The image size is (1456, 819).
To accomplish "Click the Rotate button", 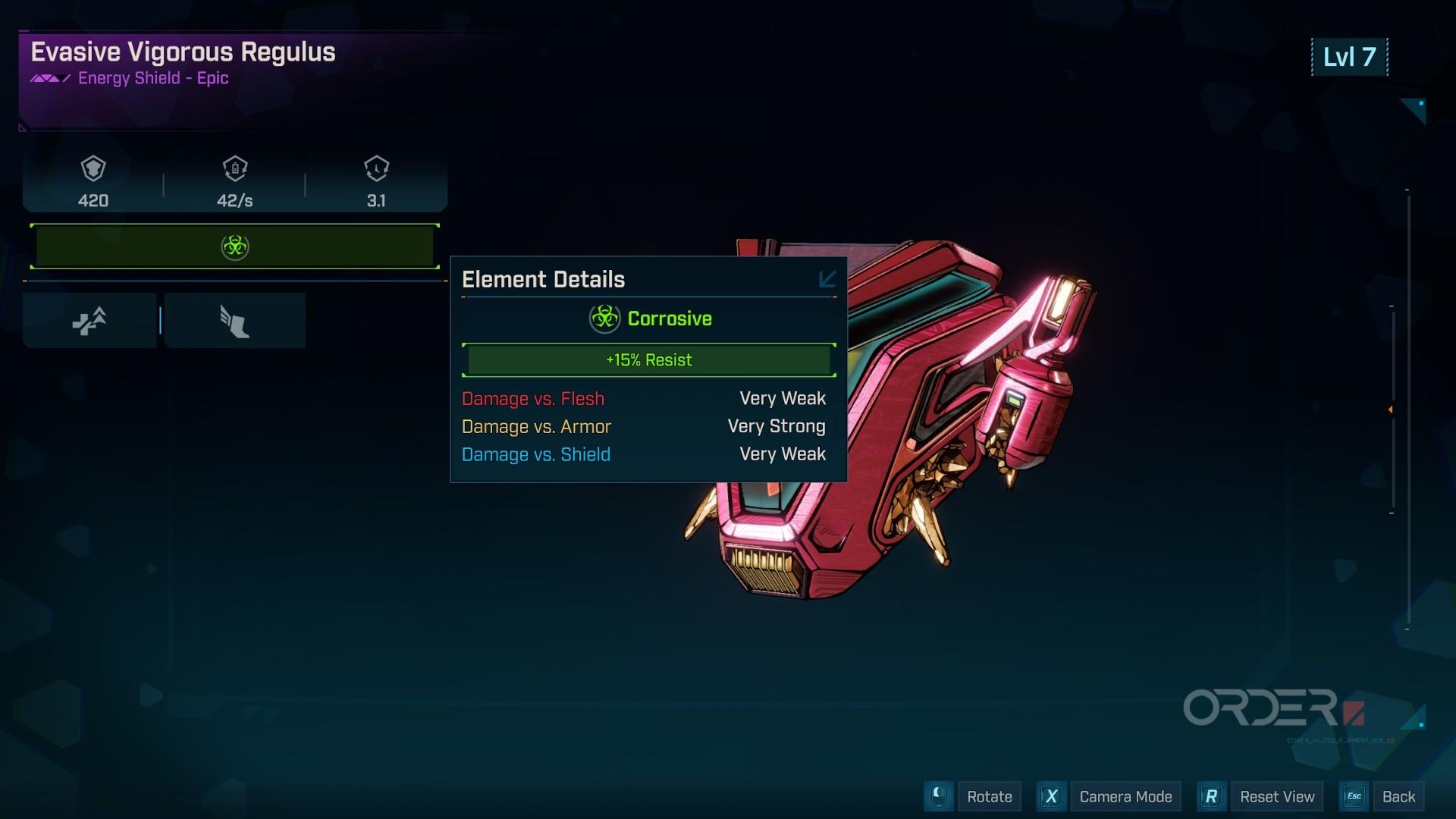I will tap(989, 796).
